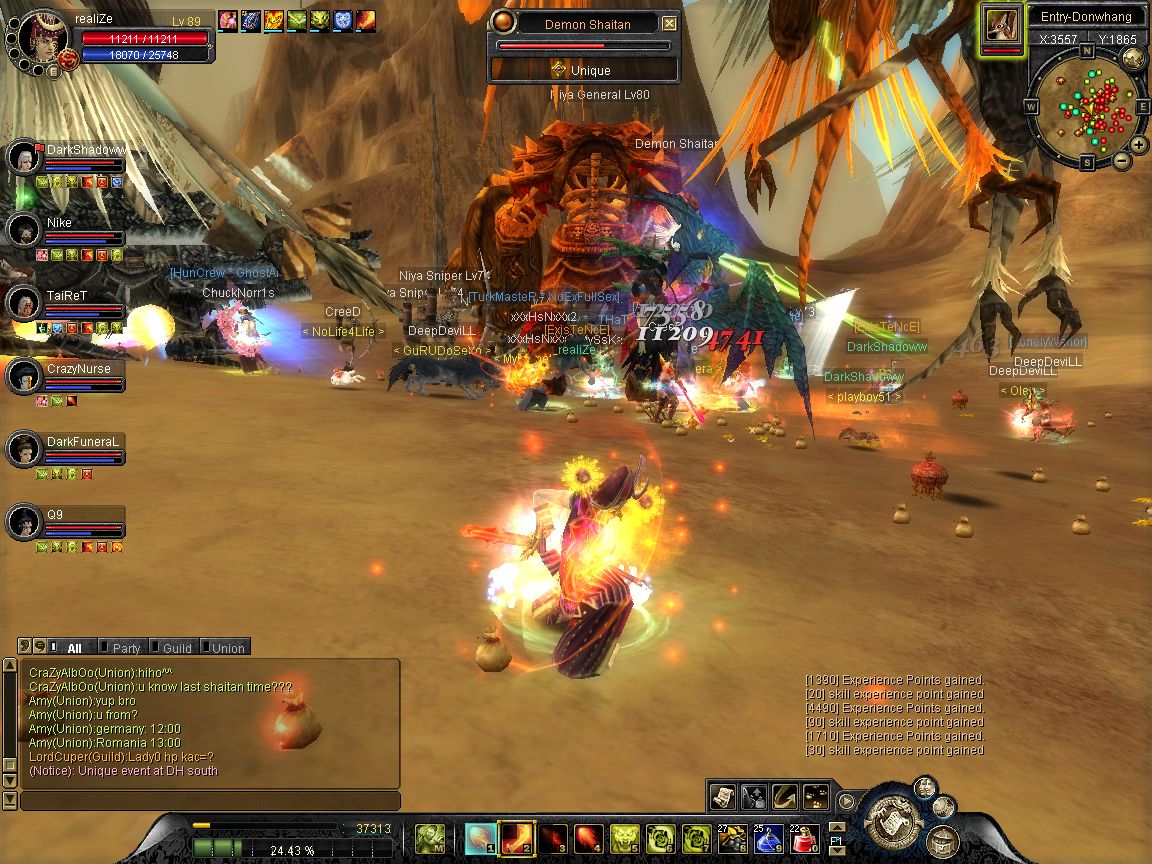
Task: Zoom out the minimap with minus button
Action: (x=1122, y=160)
